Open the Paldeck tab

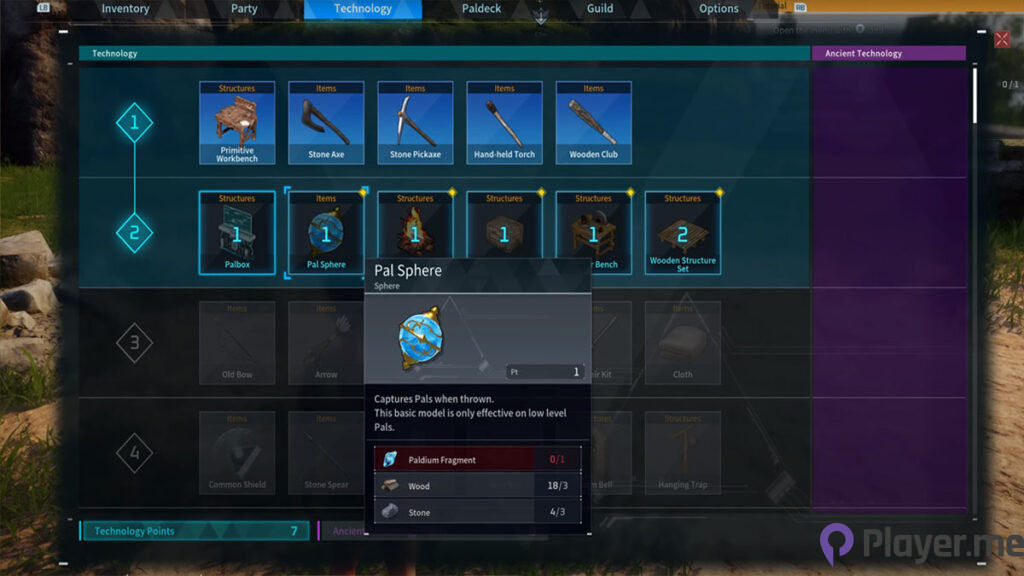coord(481,9)
